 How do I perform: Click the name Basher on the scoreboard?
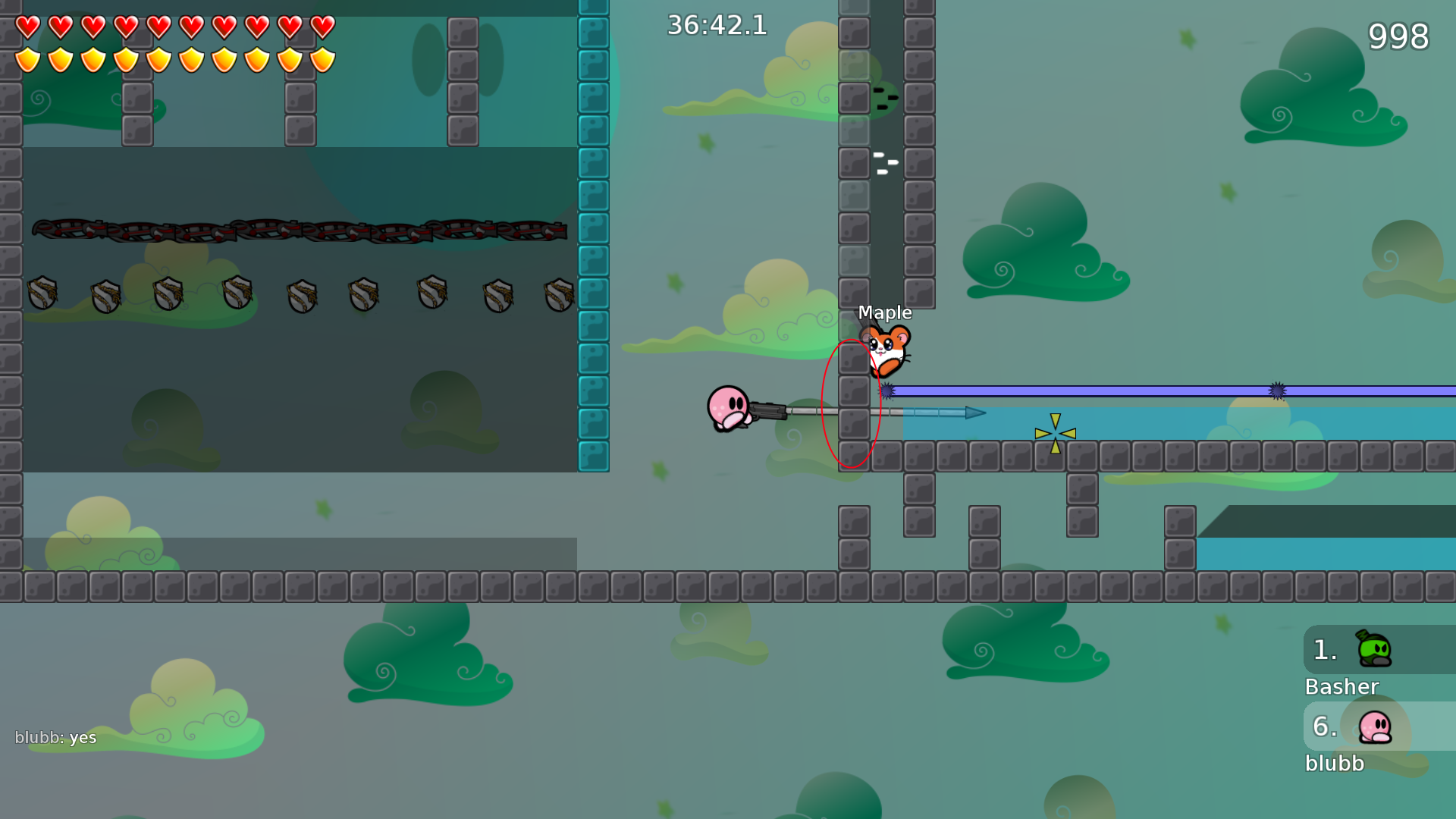(1342, 687)
